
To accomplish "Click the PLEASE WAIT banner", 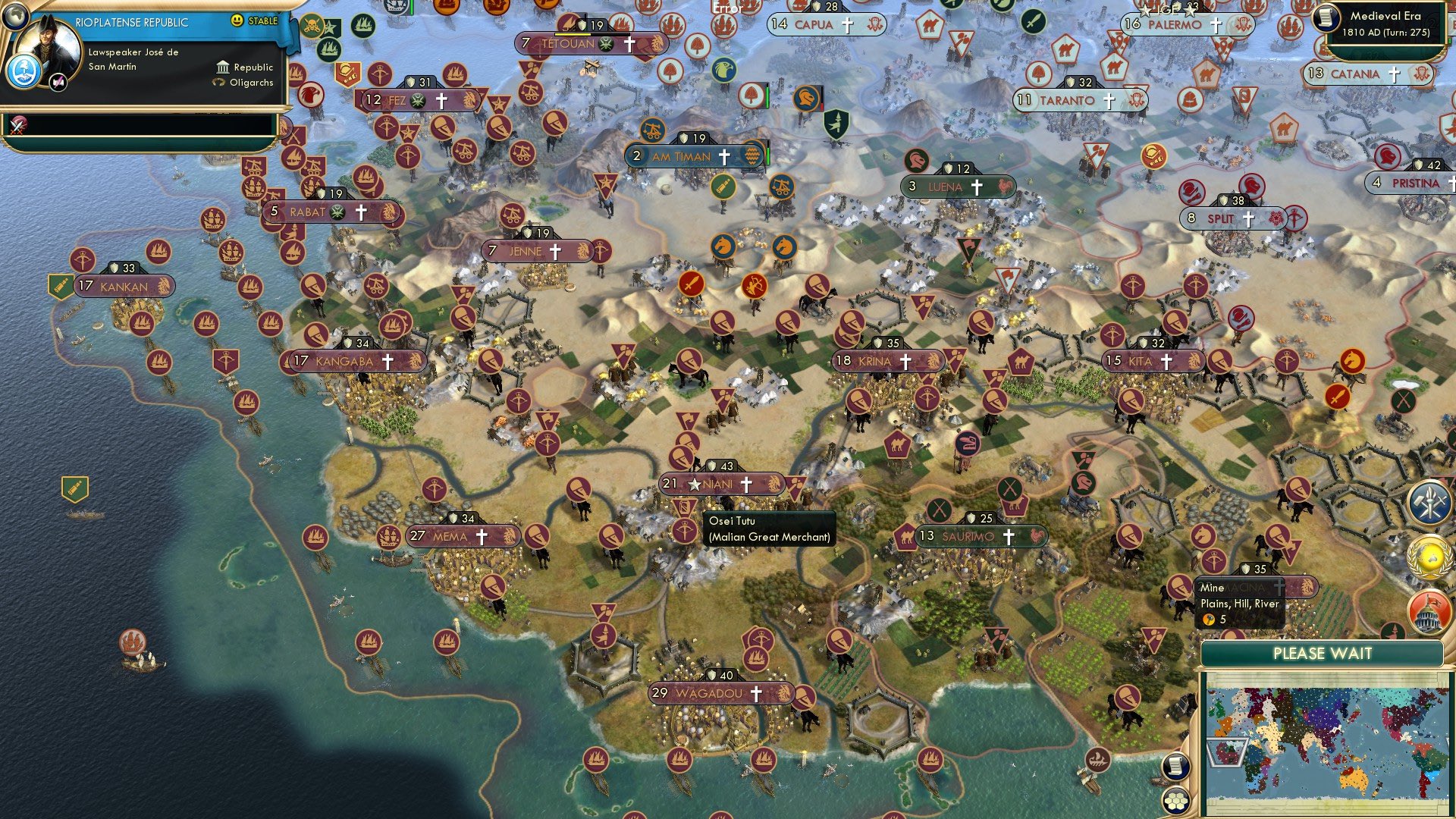I will point(1324,653).
